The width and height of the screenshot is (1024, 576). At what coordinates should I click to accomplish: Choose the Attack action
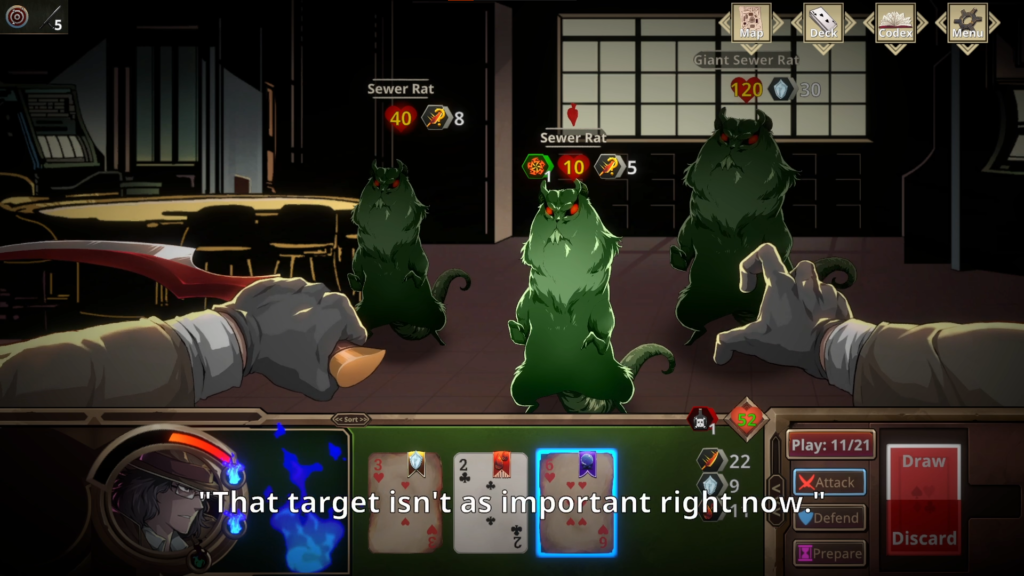pos(829,482)
